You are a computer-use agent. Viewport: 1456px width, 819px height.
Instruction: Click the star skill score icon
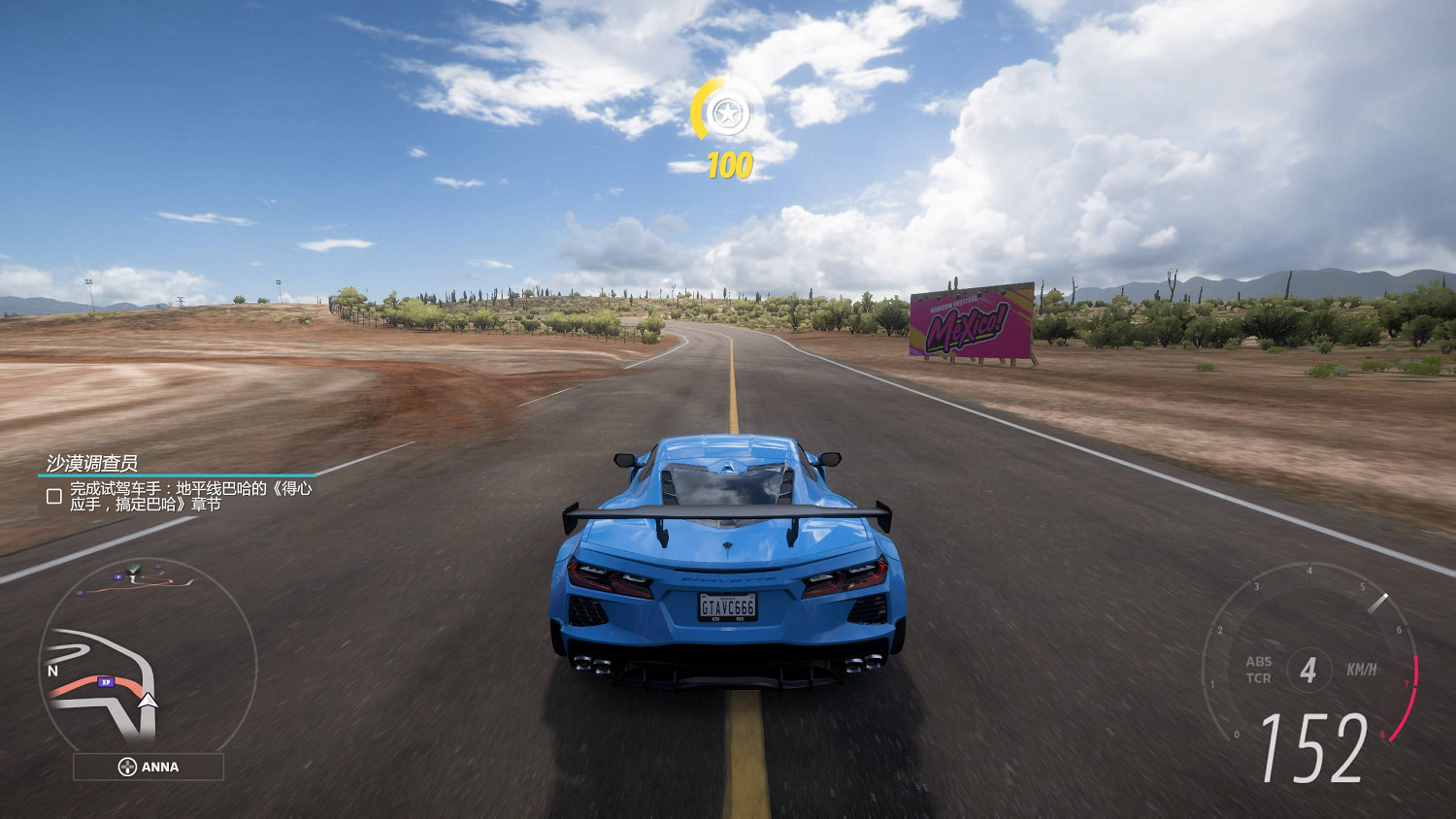pyautogui.click(x=727, y=115)
